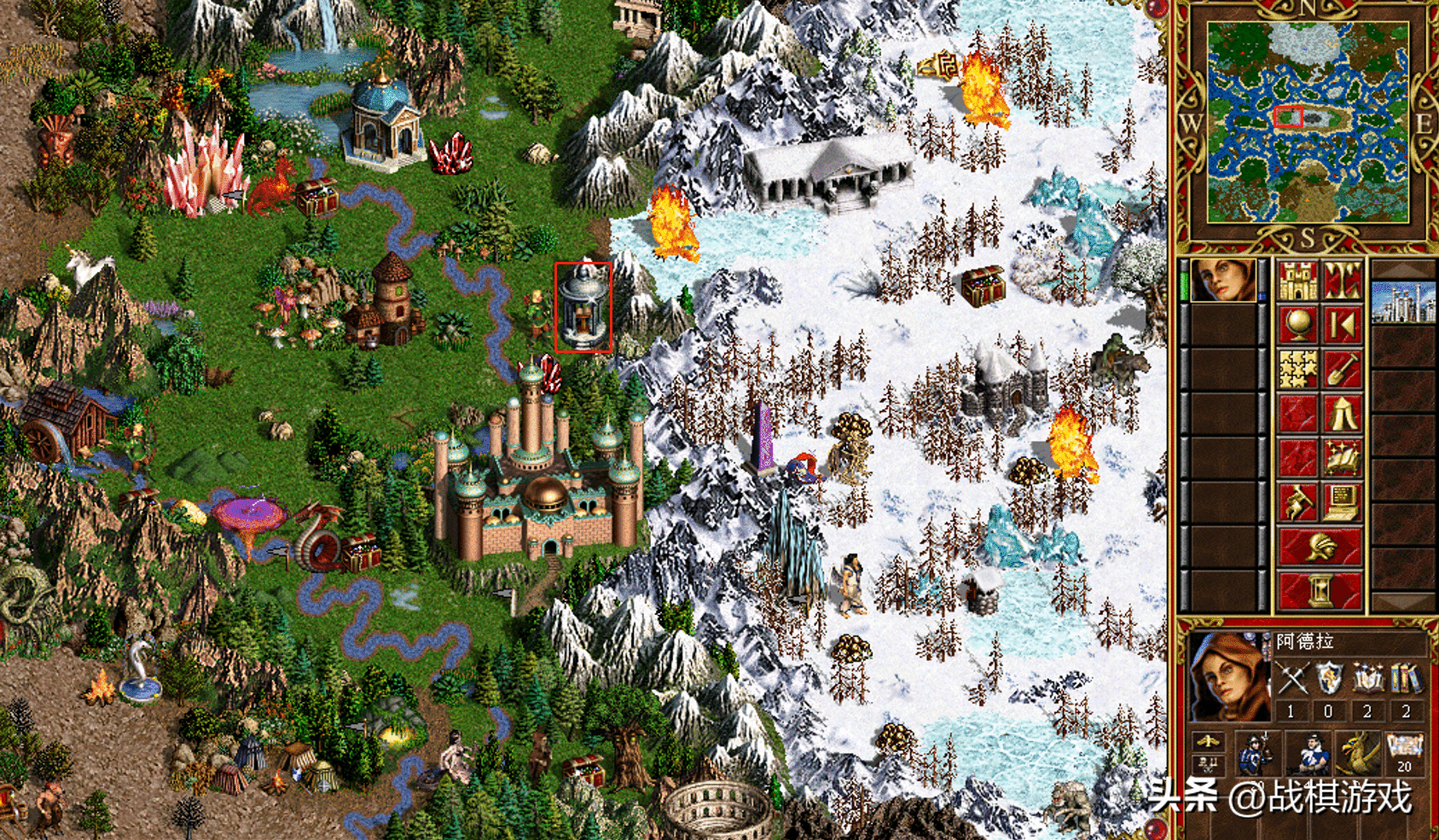Screen dimensions: 1439x840
Task: End the turn with the hourglass button
Action: coord(1320,590)
